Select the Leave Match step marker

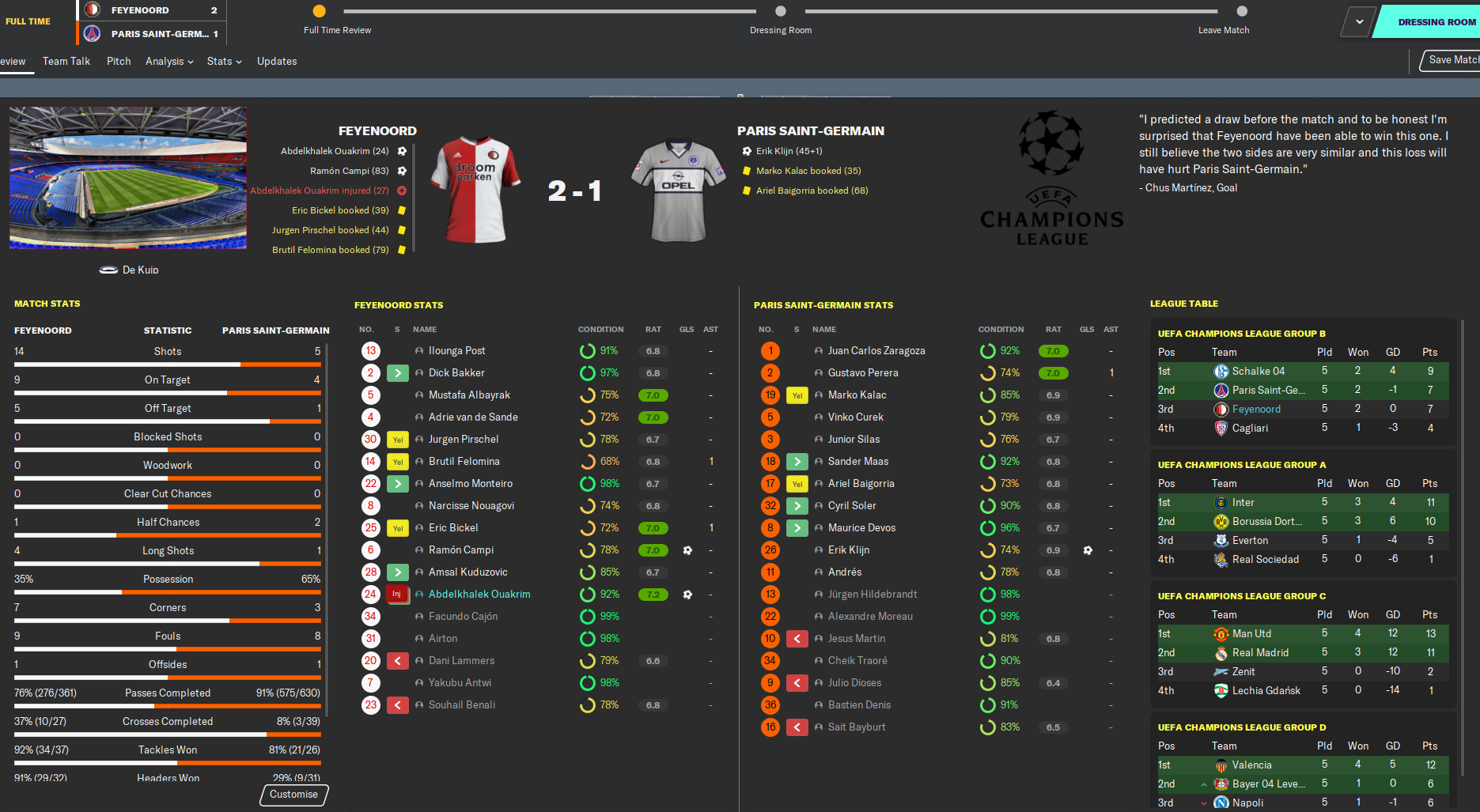(x=1242, y=11)
